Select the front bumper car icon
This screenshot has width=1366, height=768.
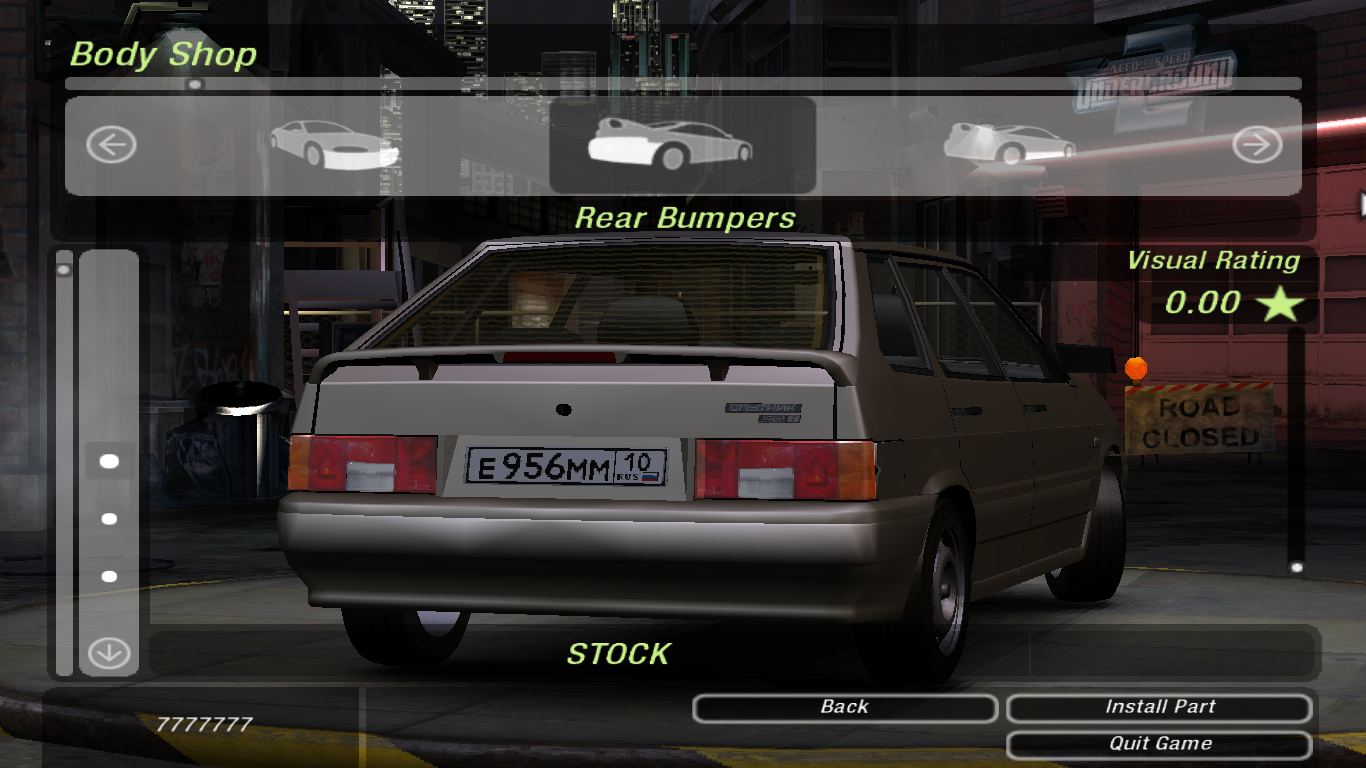(334, 144)
